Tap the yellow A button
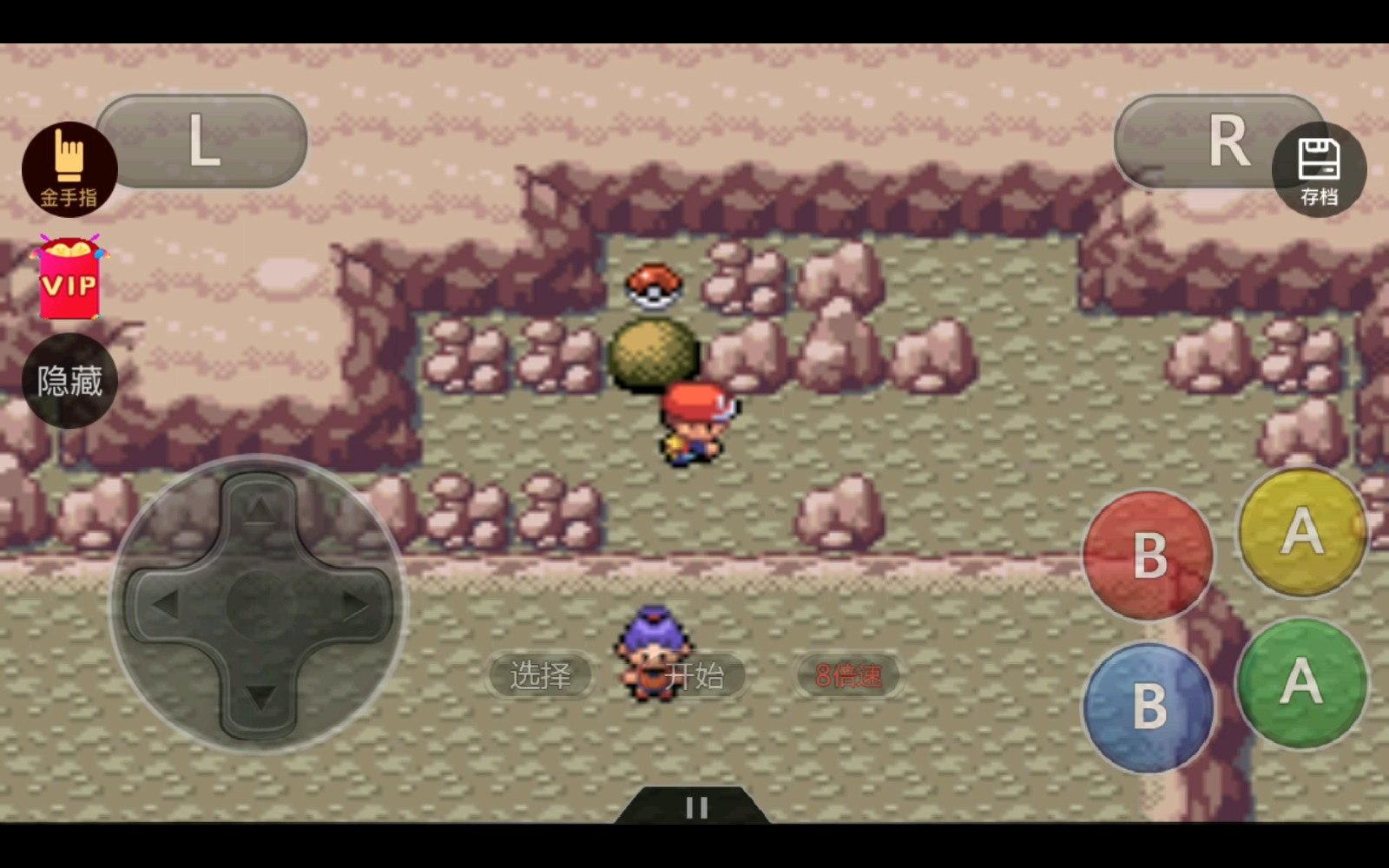The image size is (1389, 868). pyautogui.click(x=1301, y=531)
